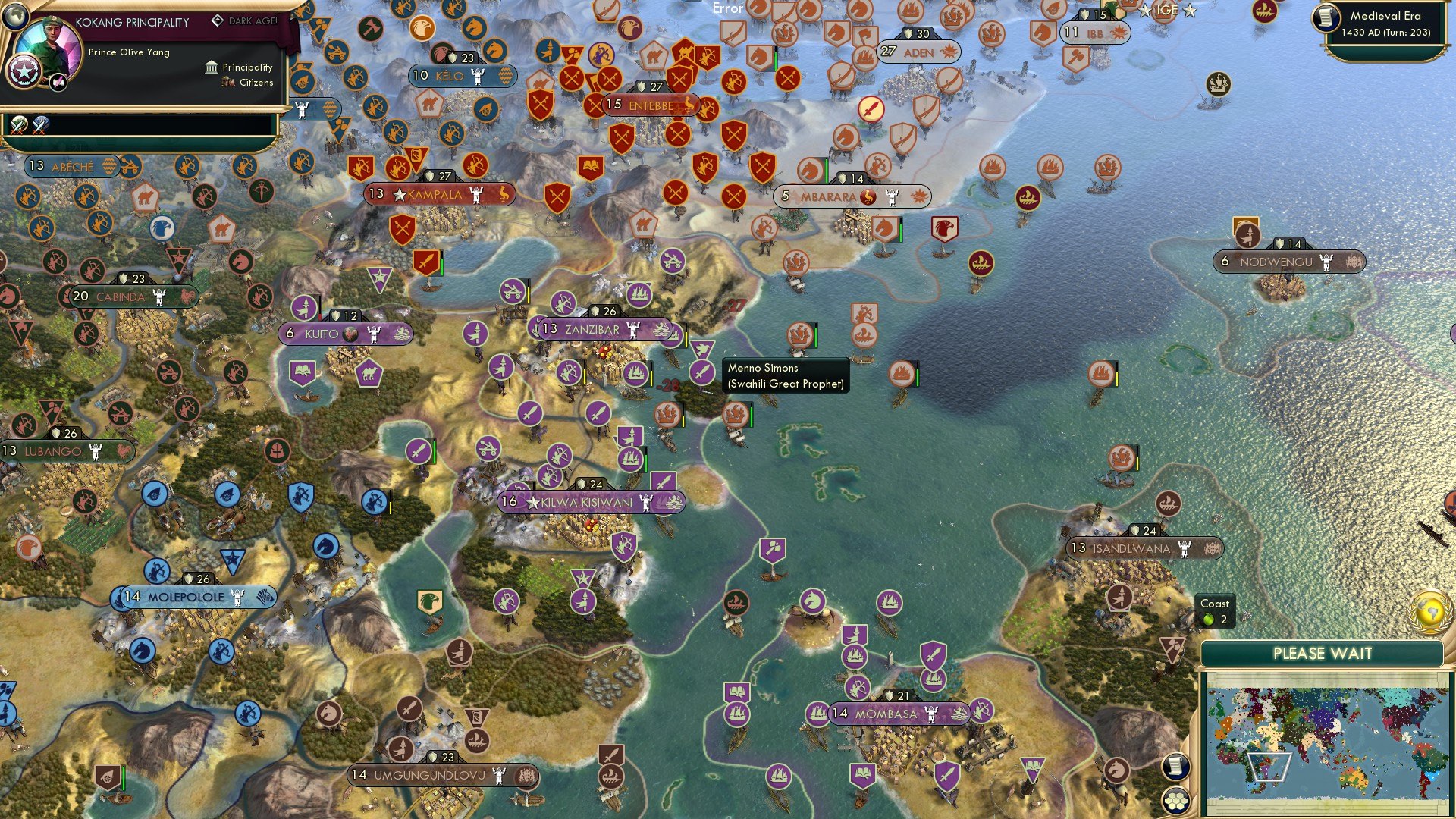Image resolution: width=1456 pixels, height=819 pixels.
Task: Toggle strategic view with the top-left globe
Action: point(15,17)
